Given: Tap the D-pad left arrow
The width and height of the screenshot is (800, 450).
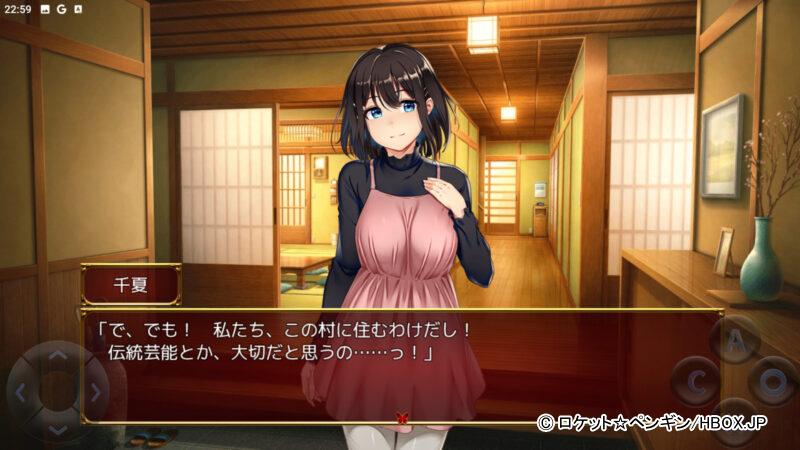Looking at the screenshot, I should point(21,392).
